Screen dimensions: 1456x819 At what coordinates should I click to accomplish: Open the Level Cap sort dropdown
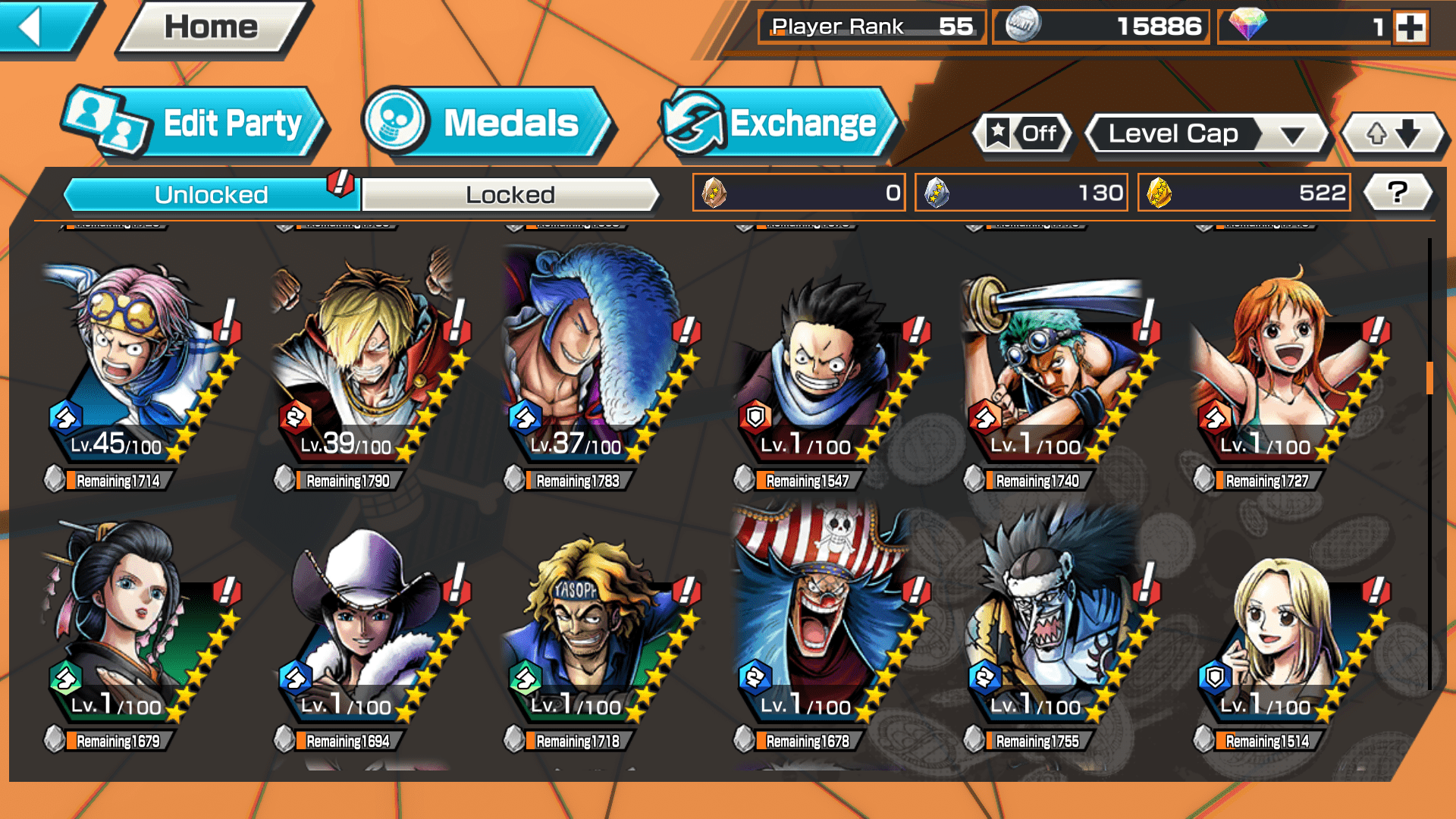[x=1206, y=134]
